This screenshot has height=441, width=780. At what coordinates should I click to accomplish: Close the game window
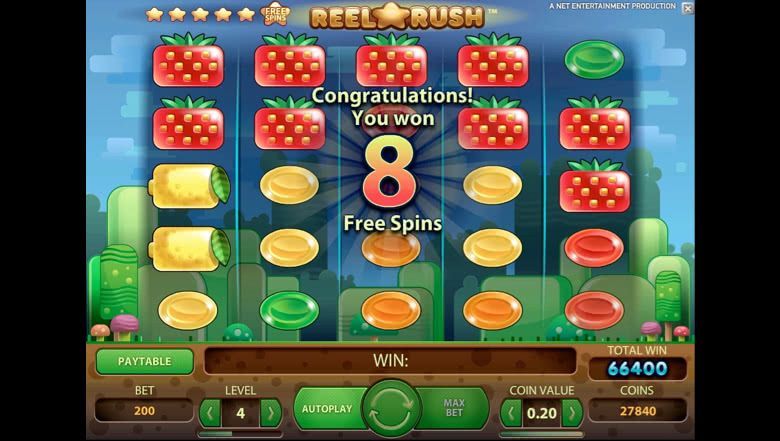point(687,8)
